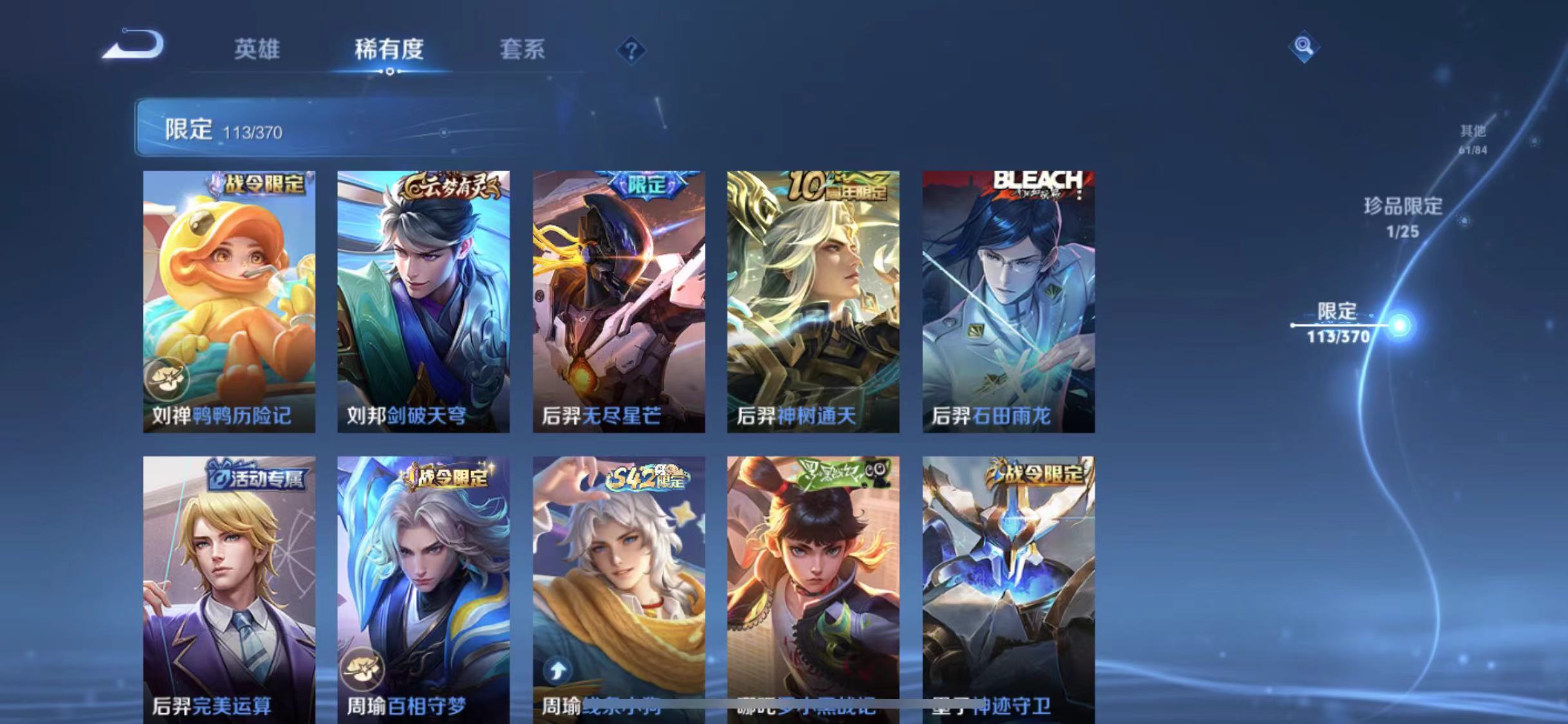
Task: Switch to the 英雄 tab
Action: (x=257, y=50)
